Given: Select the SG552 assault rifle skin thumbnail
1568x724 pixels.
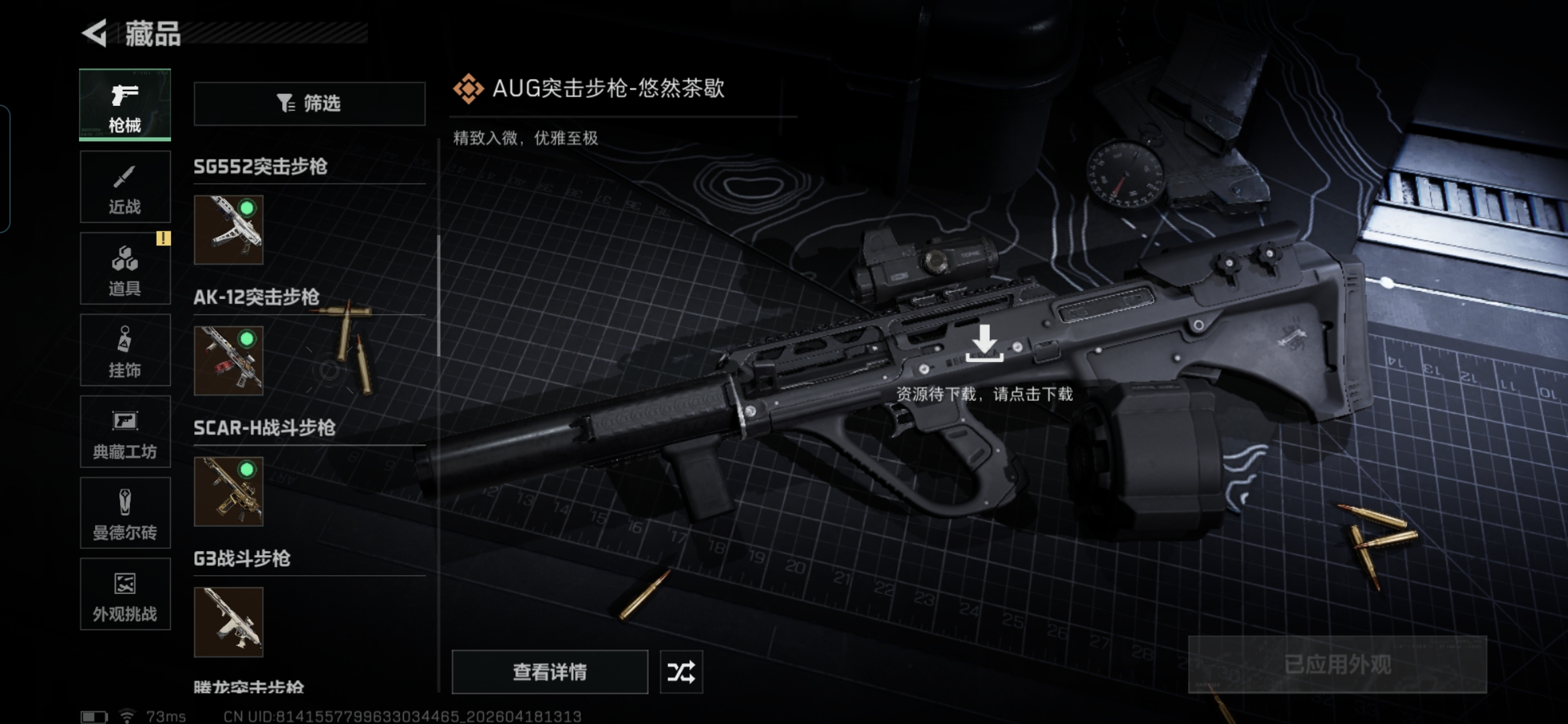Looking at the screenshot, I should 228,230.
